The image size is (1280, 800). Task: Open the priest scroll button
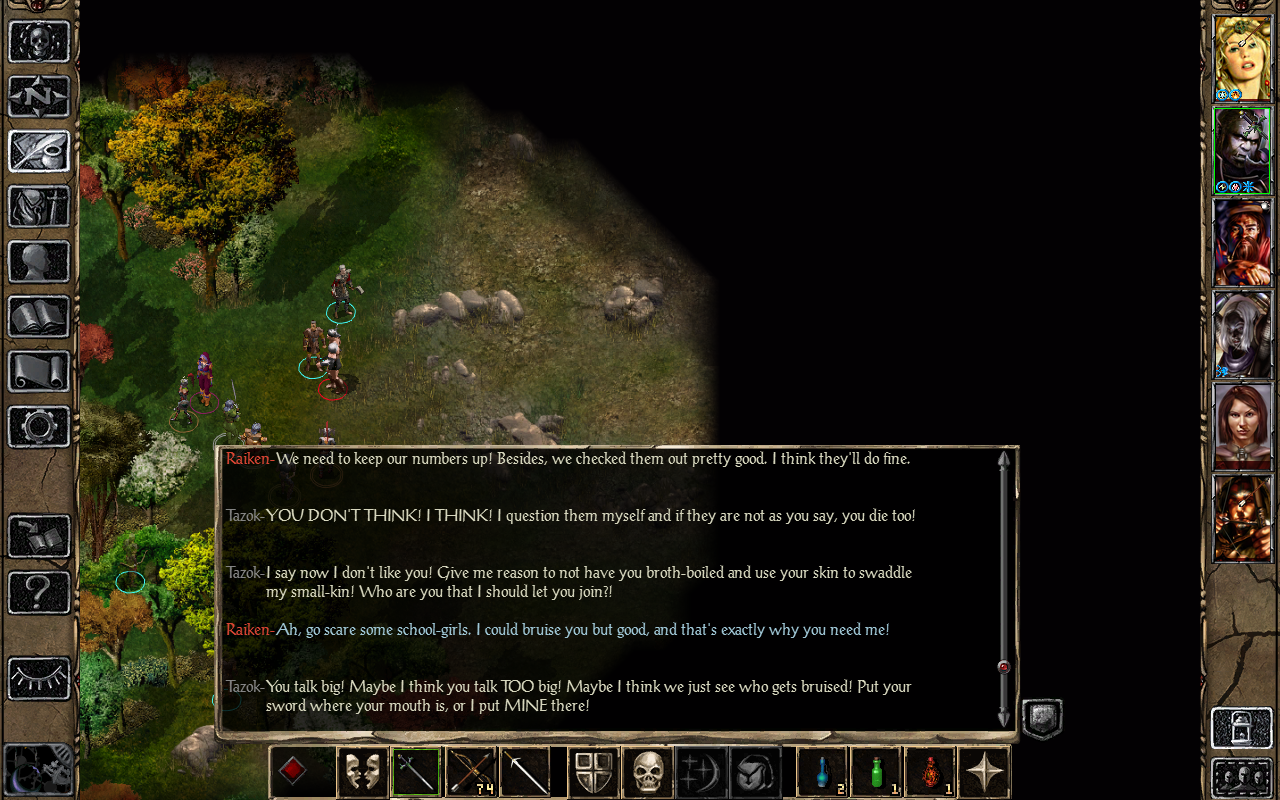click(39, 372)
